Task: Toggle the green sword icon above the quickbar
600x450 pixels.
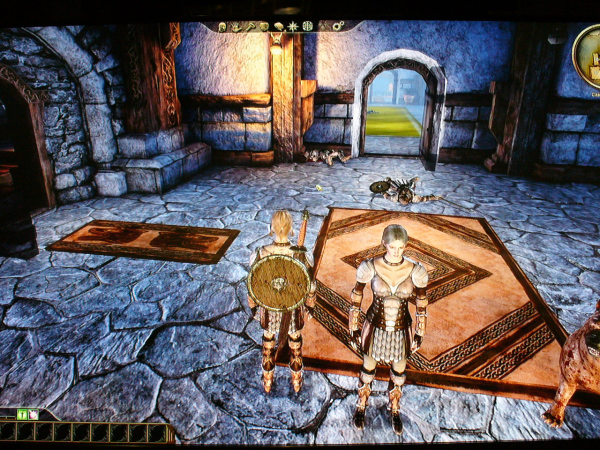Action: point(21,414)
